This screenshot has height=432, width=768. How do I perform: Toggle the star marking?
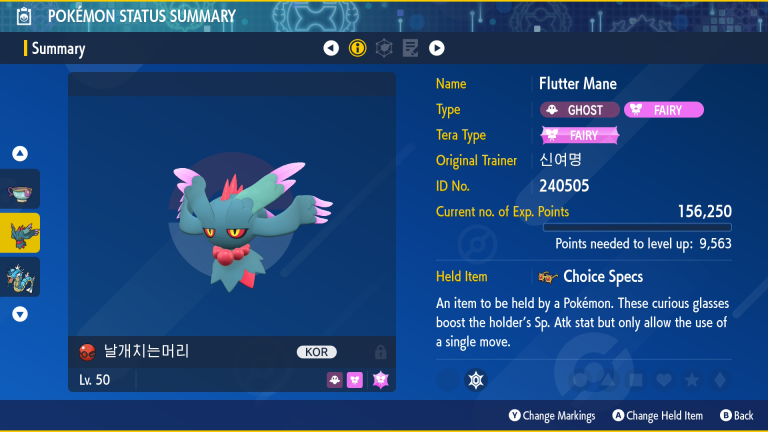click(691, 380)
